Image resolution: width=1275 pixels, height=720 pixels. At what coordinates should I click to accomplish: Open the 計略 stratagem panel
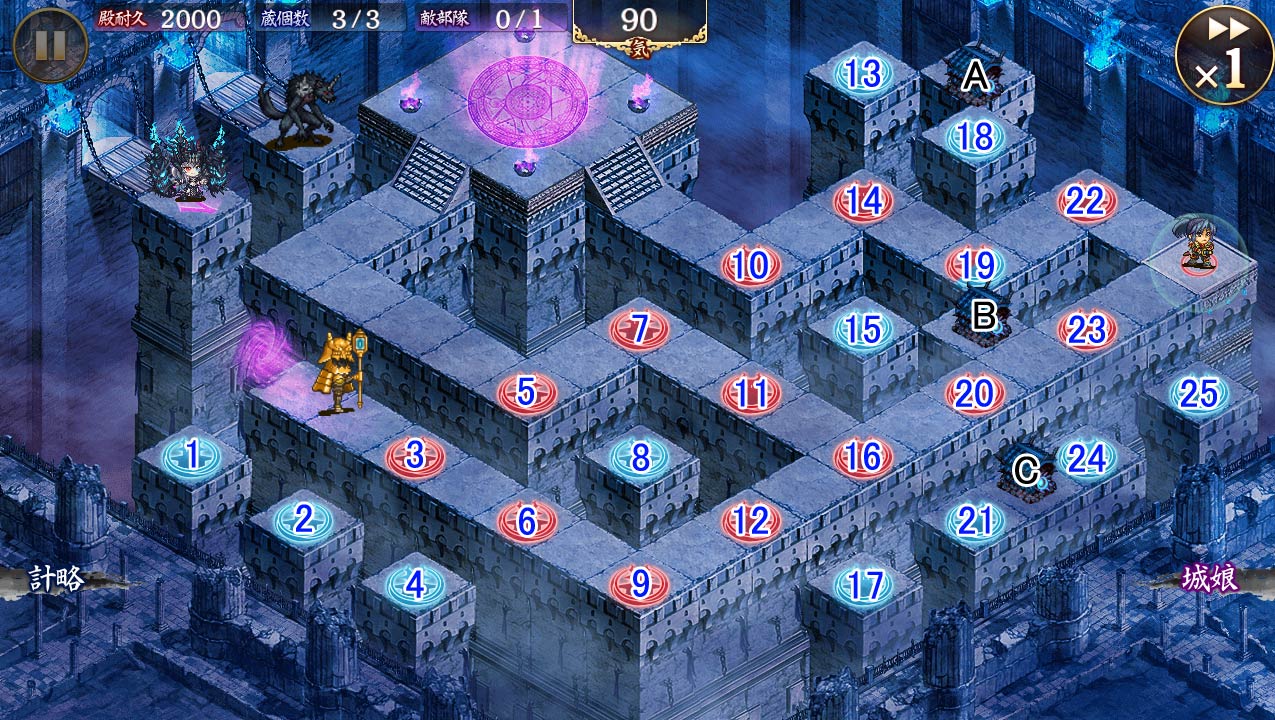tap(58, 580)
